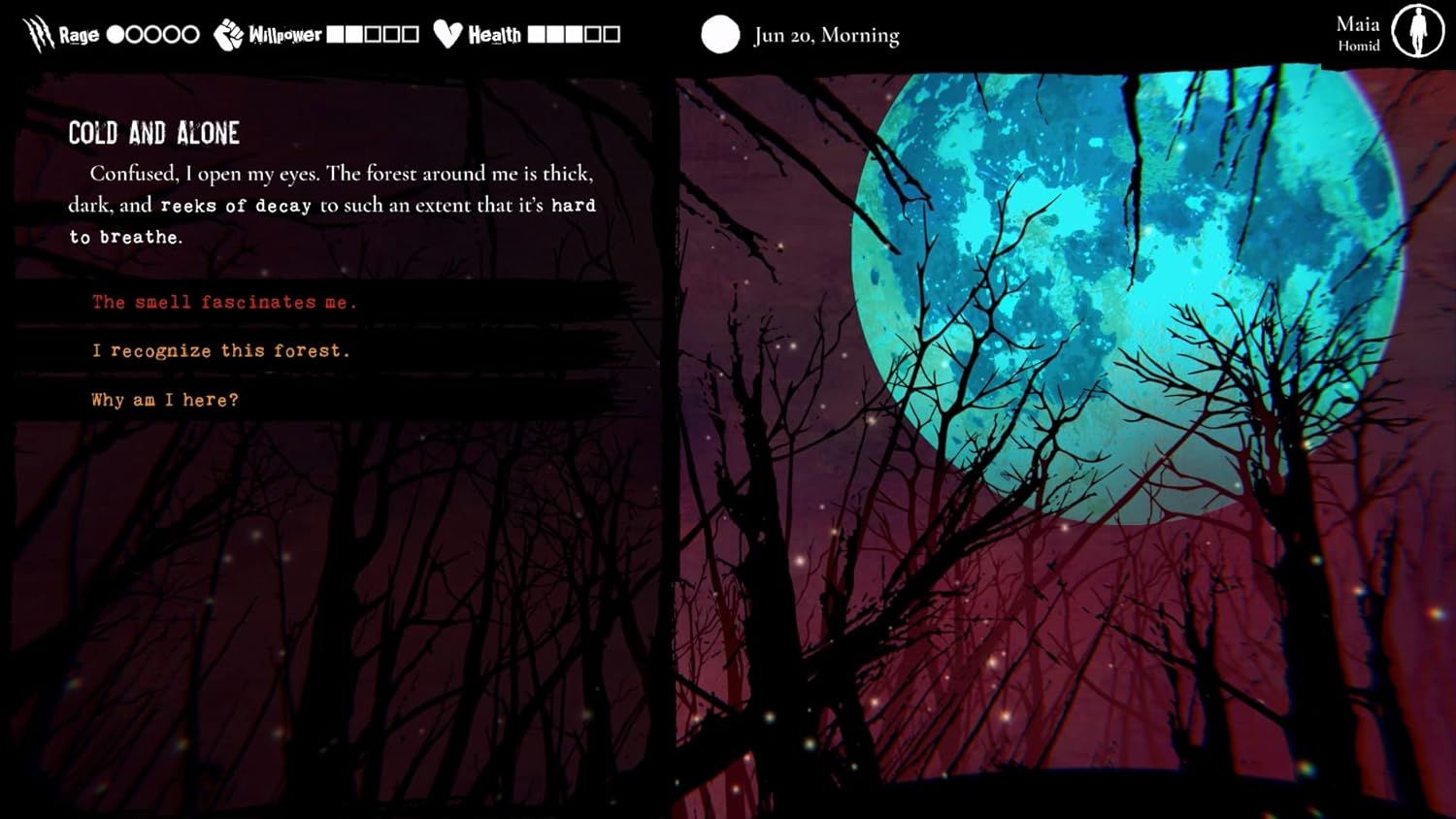The image size is (1456, 819).
Task: Click the Rage claw icon
Action: (x=37, y=32)
